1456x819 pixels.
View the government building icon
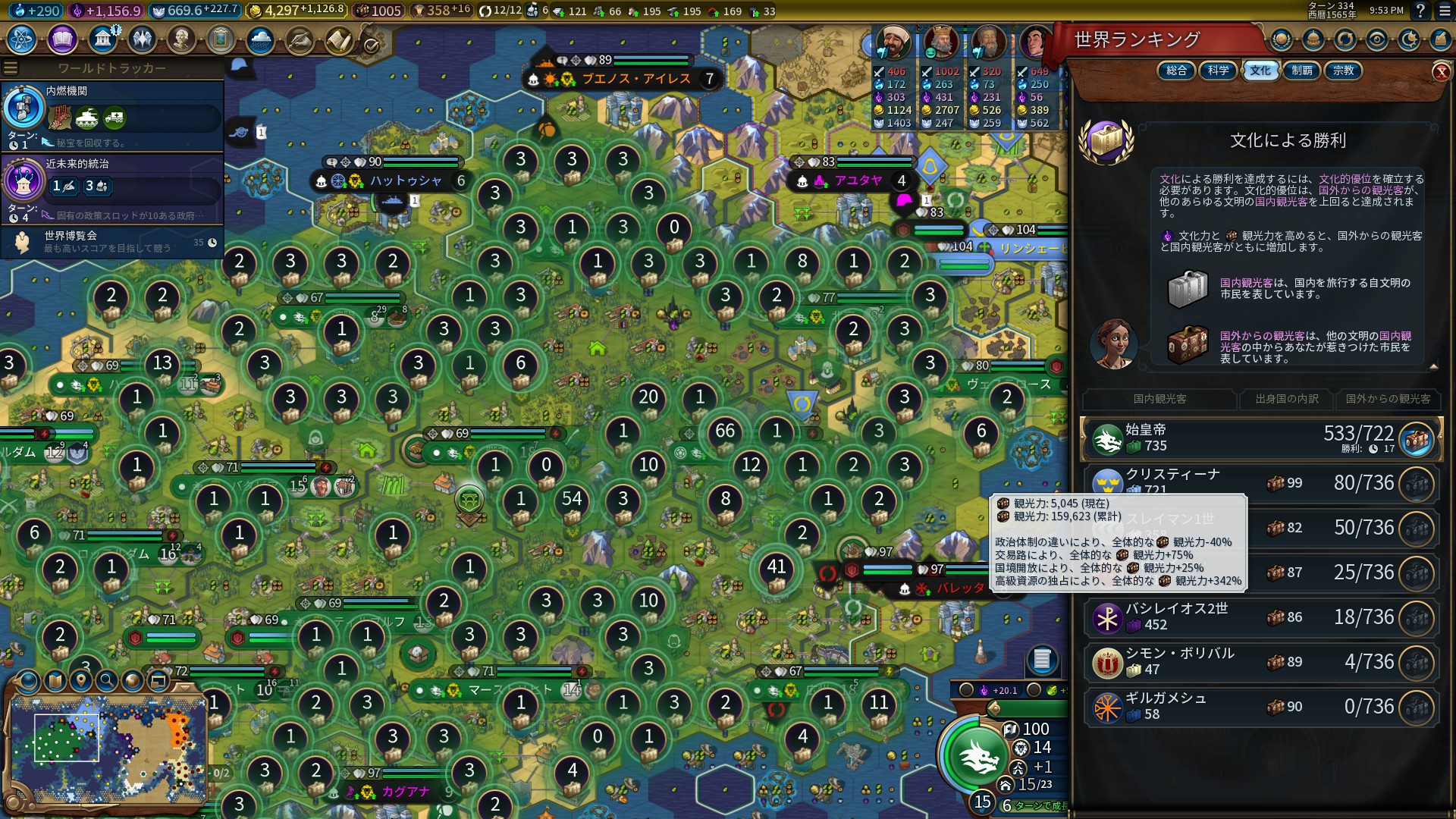pos(102,39)
